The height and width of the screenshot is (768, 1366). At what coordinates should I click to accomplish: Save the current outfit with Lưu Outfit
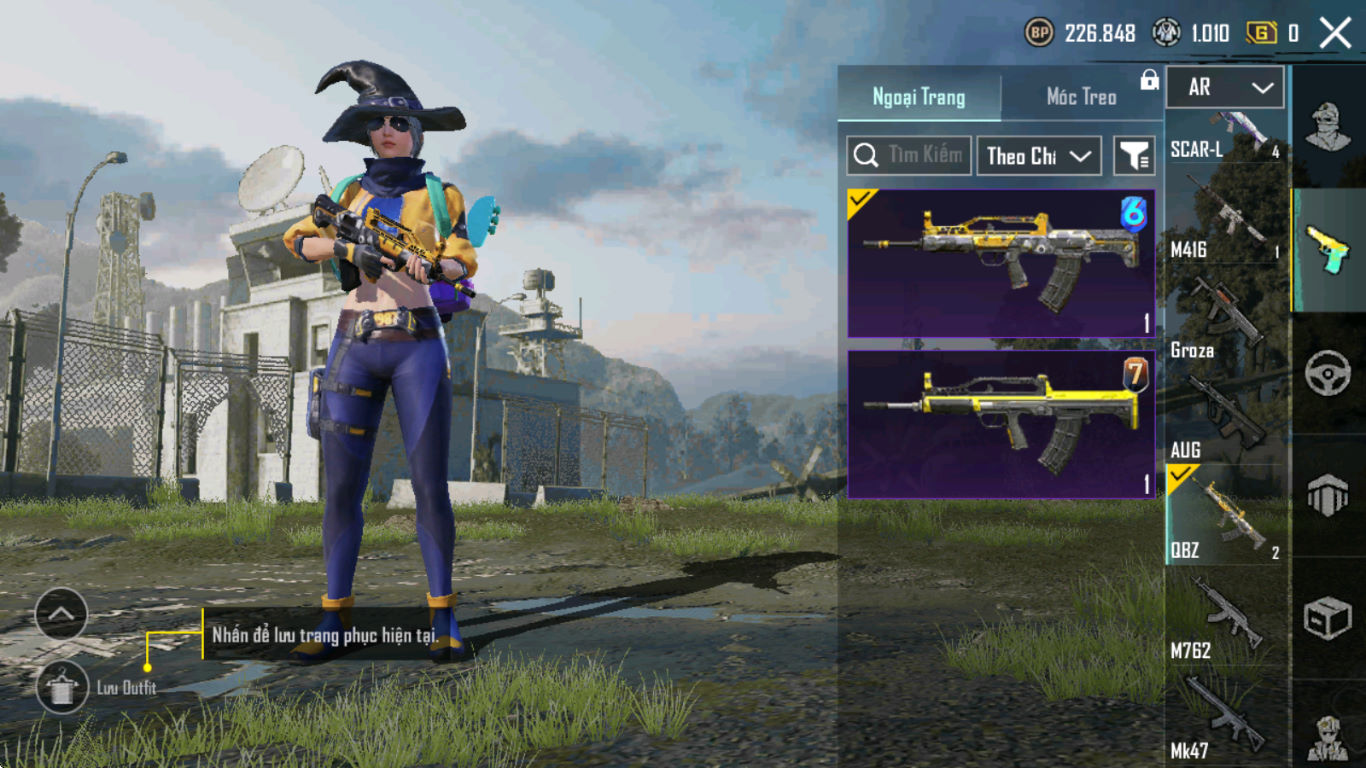(62, 687)
